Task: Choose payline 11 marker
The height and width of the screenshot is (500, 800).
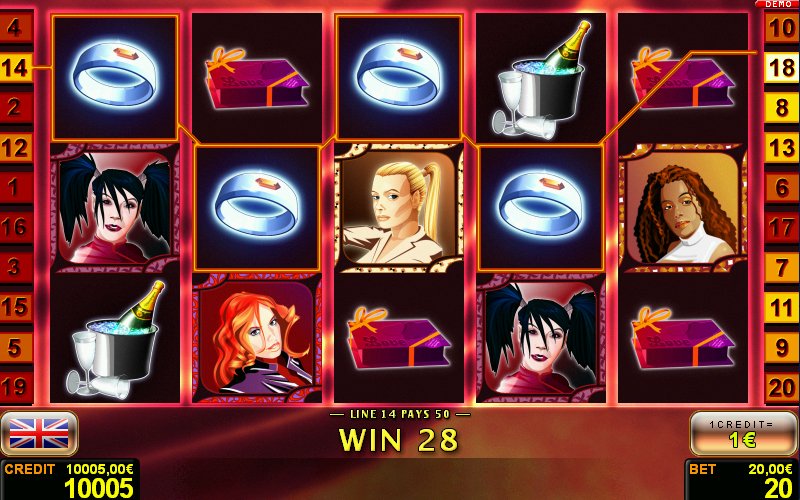Action: pos(780,307)
